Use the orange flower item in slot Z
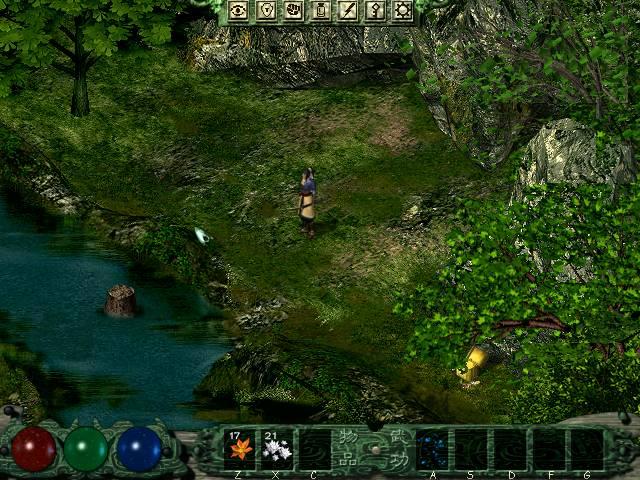Viewport: 640px width, 480px height. tap(240, 449)
